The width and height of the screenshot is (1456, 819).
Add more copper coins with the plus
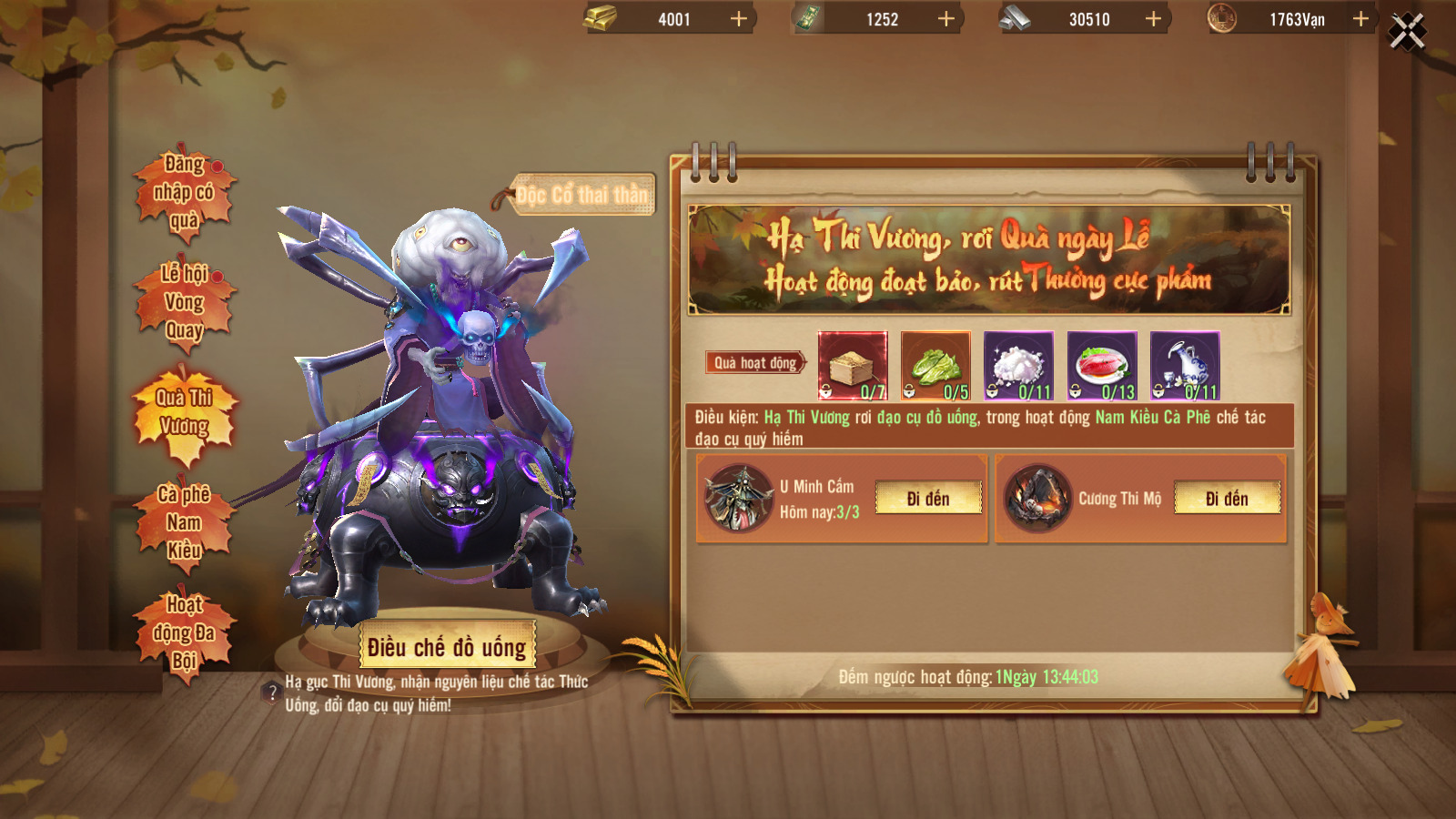[x=1360, y=19]
